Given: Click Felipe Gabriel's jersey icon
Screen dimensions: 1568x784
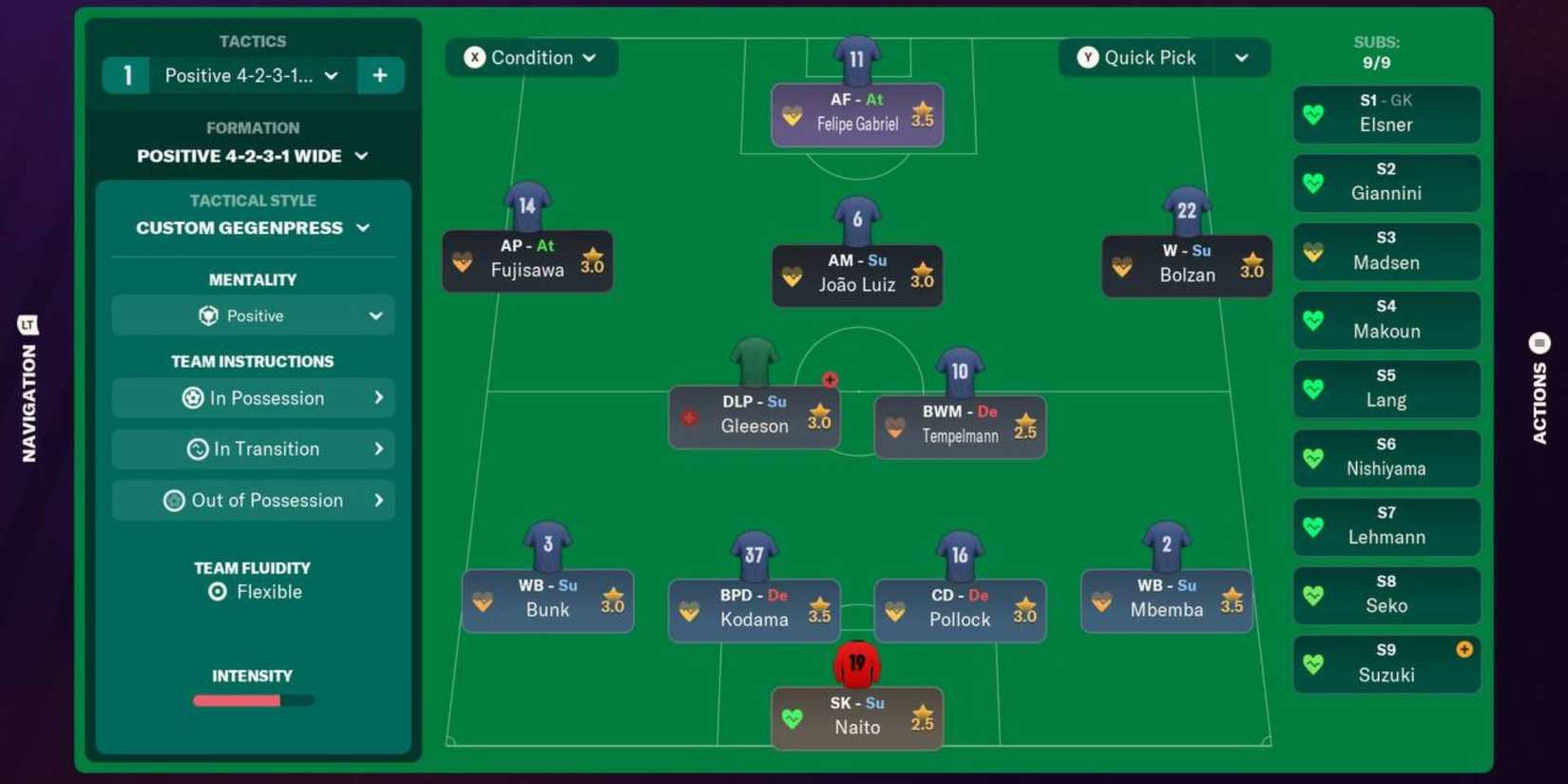Looking at the screenshot, I should point(856,57).
